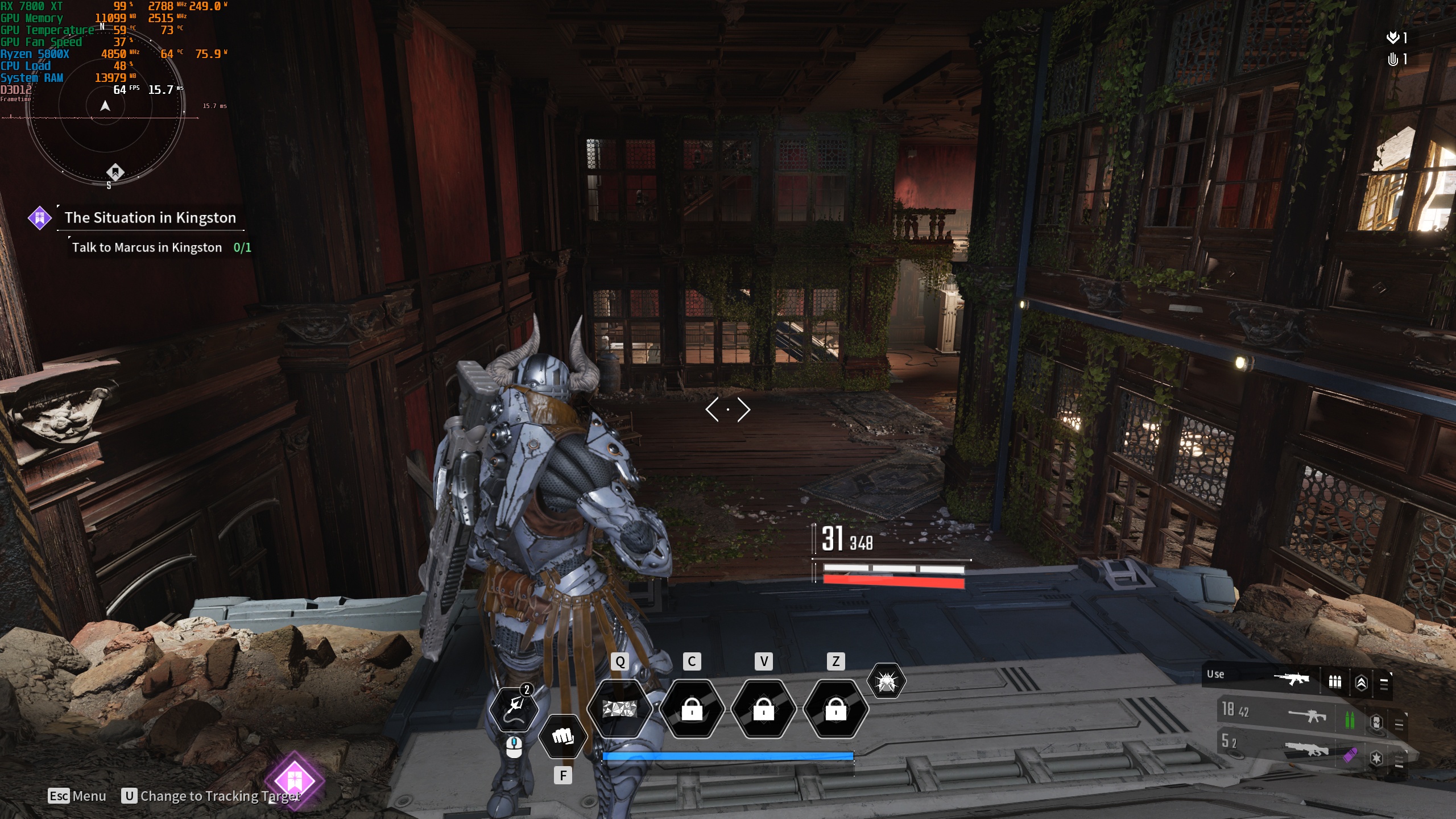Image resolution: width=1456 pixels, height=819 pixels.
Task: Select the spiky burst passive skill icon
Action: click(886, 681)
